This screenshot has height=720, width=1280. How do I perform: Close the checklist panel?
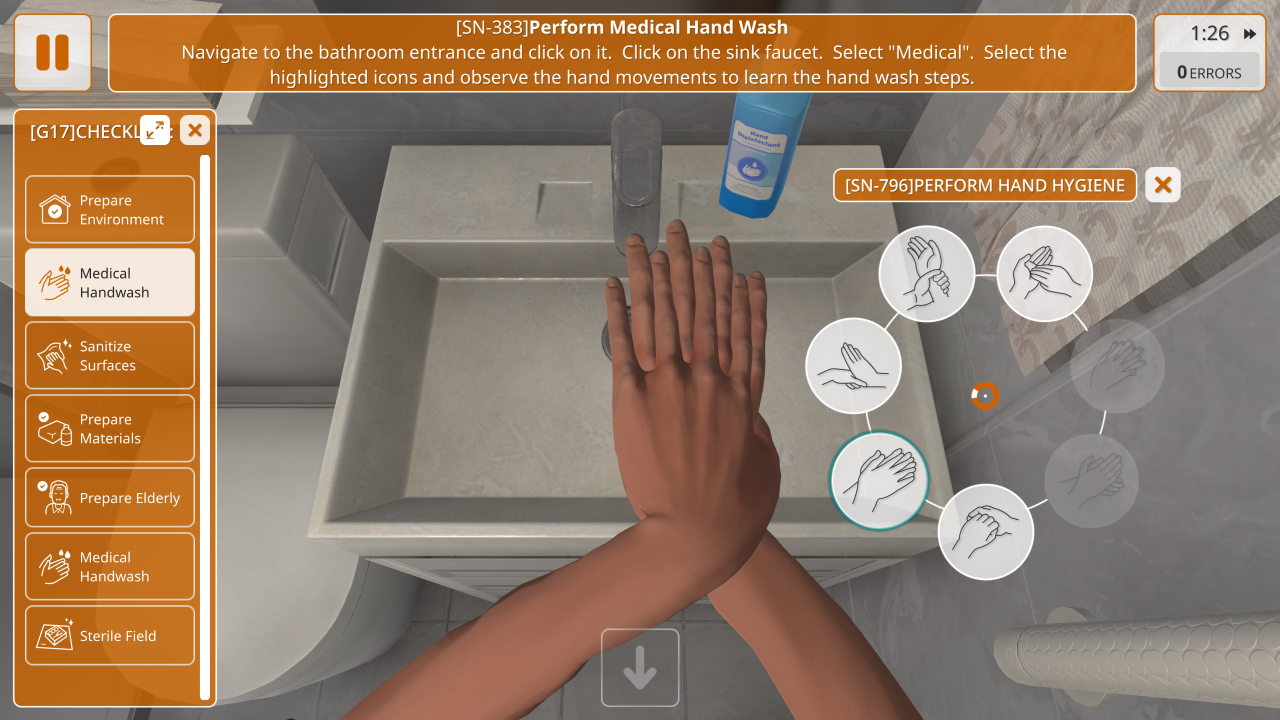click(x=195, y=130)
